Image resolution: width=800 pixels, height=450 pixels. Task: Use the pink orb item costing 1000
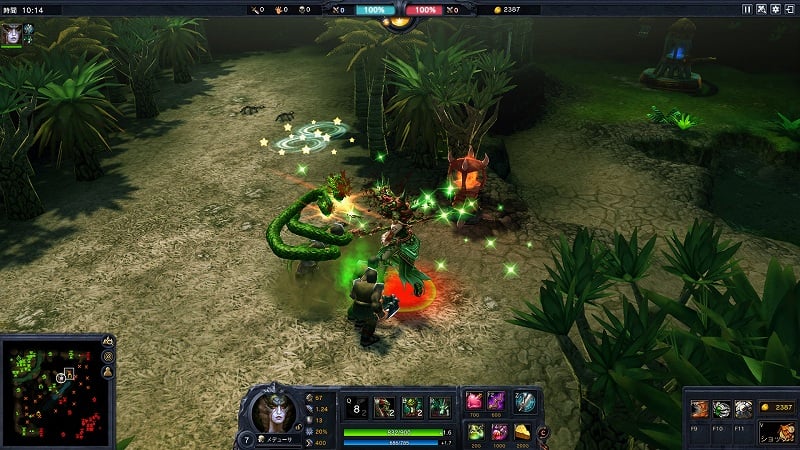coord(497,432)
